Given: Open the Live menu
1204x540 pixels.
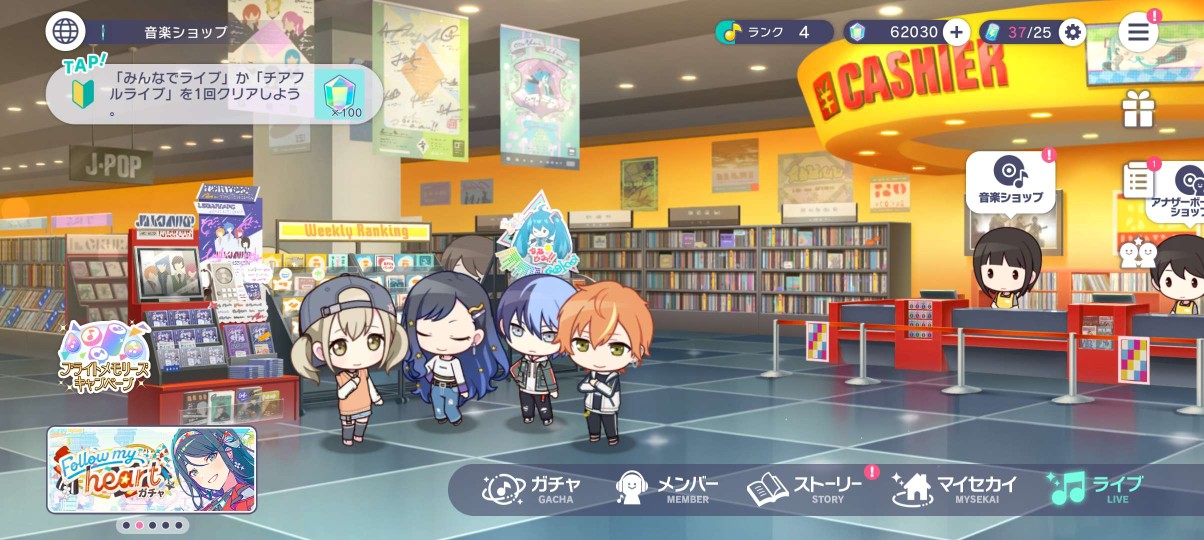Looking at the screenshot, I should (x=1095, y=489).
